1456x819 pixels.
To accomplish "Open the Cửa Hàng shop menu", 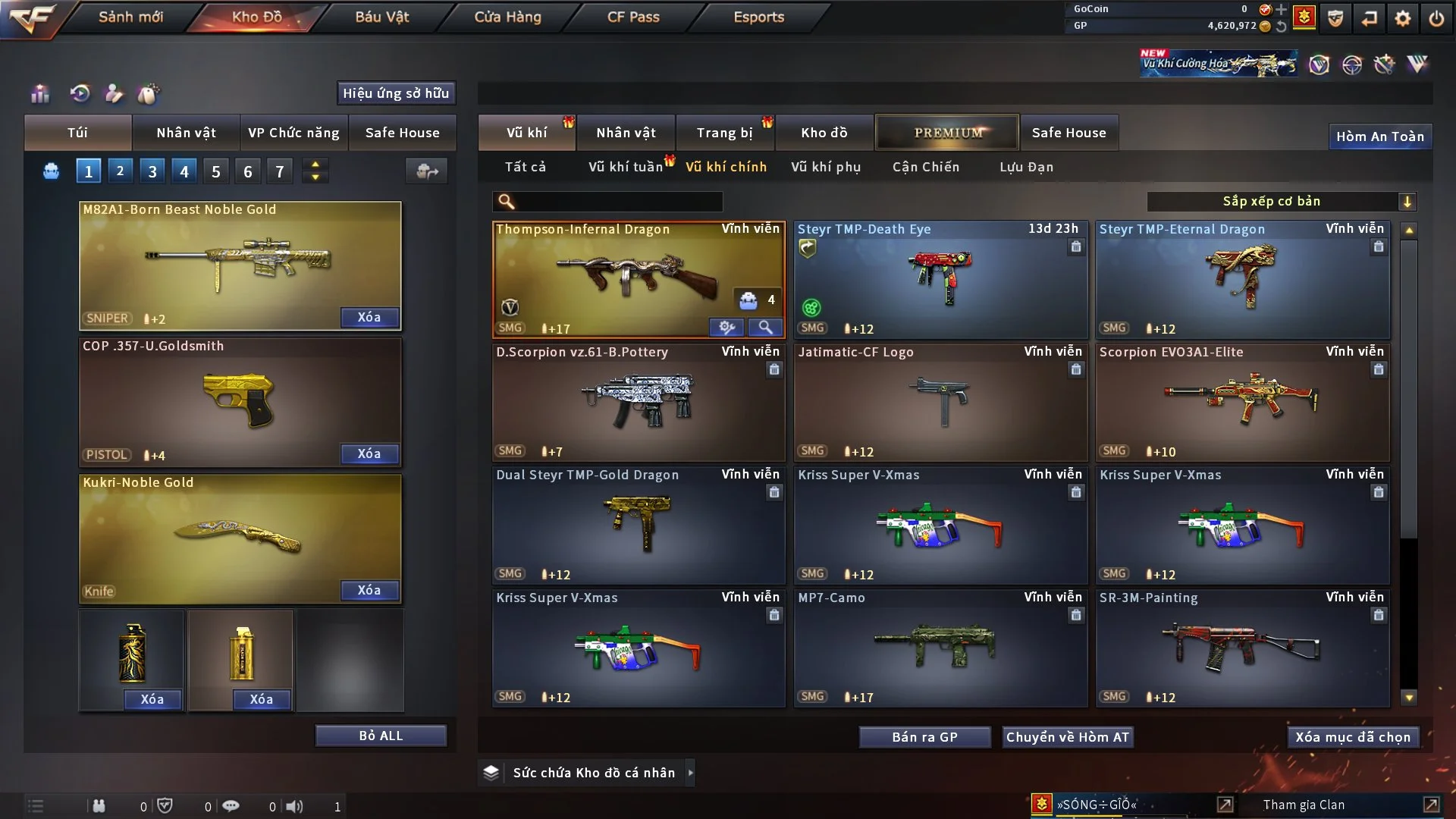I will coord(507,17).
